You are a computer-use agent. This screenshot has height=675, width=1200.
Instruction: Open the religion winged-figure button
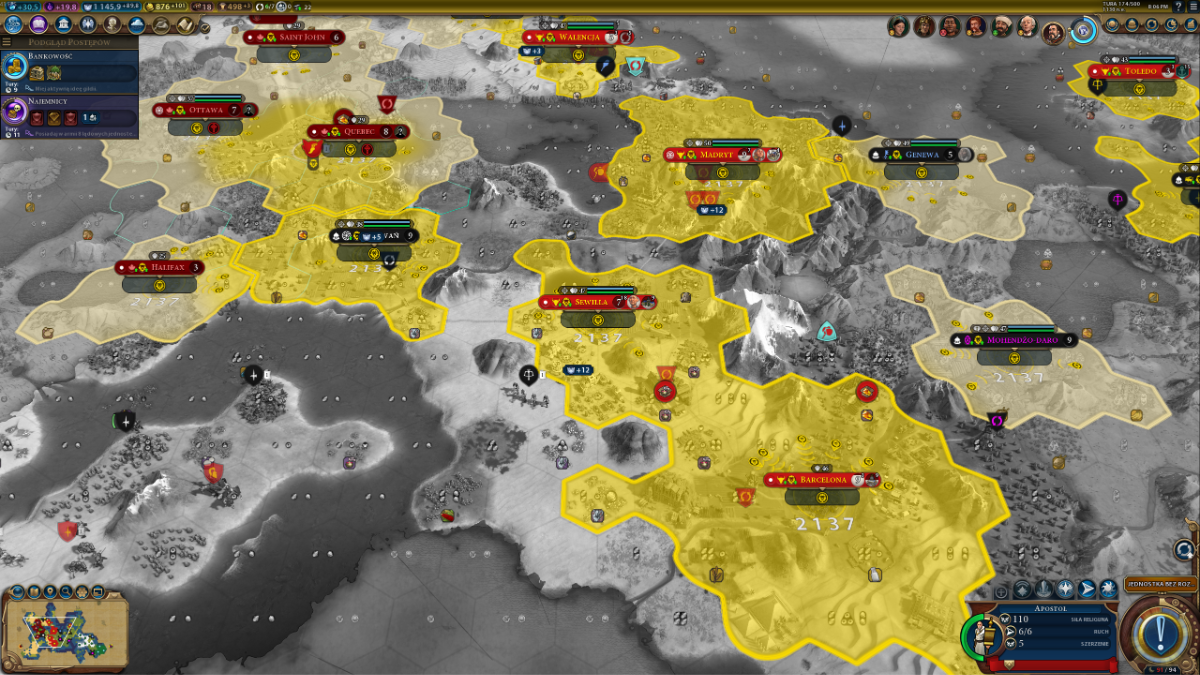[x=89, y=24]
